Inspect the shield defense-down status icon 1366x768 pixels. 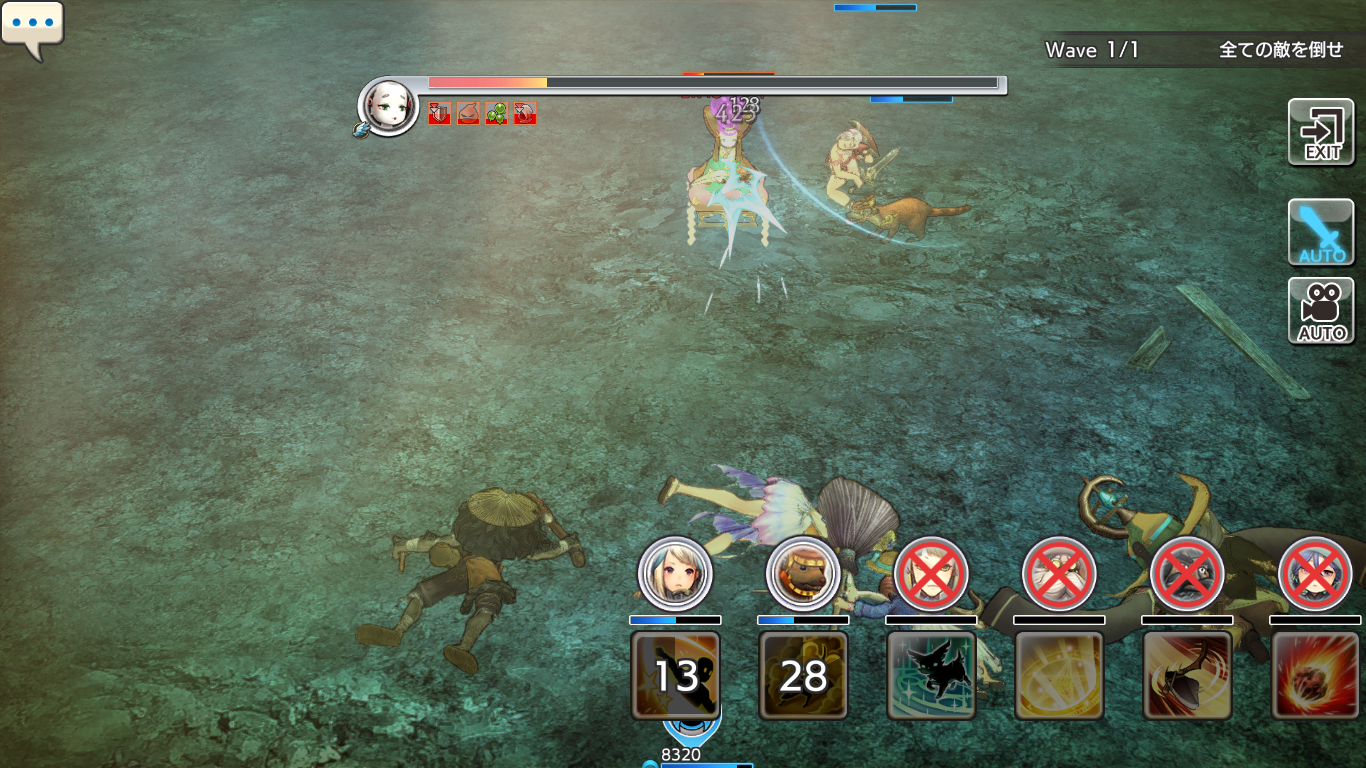tap(439, 114)
